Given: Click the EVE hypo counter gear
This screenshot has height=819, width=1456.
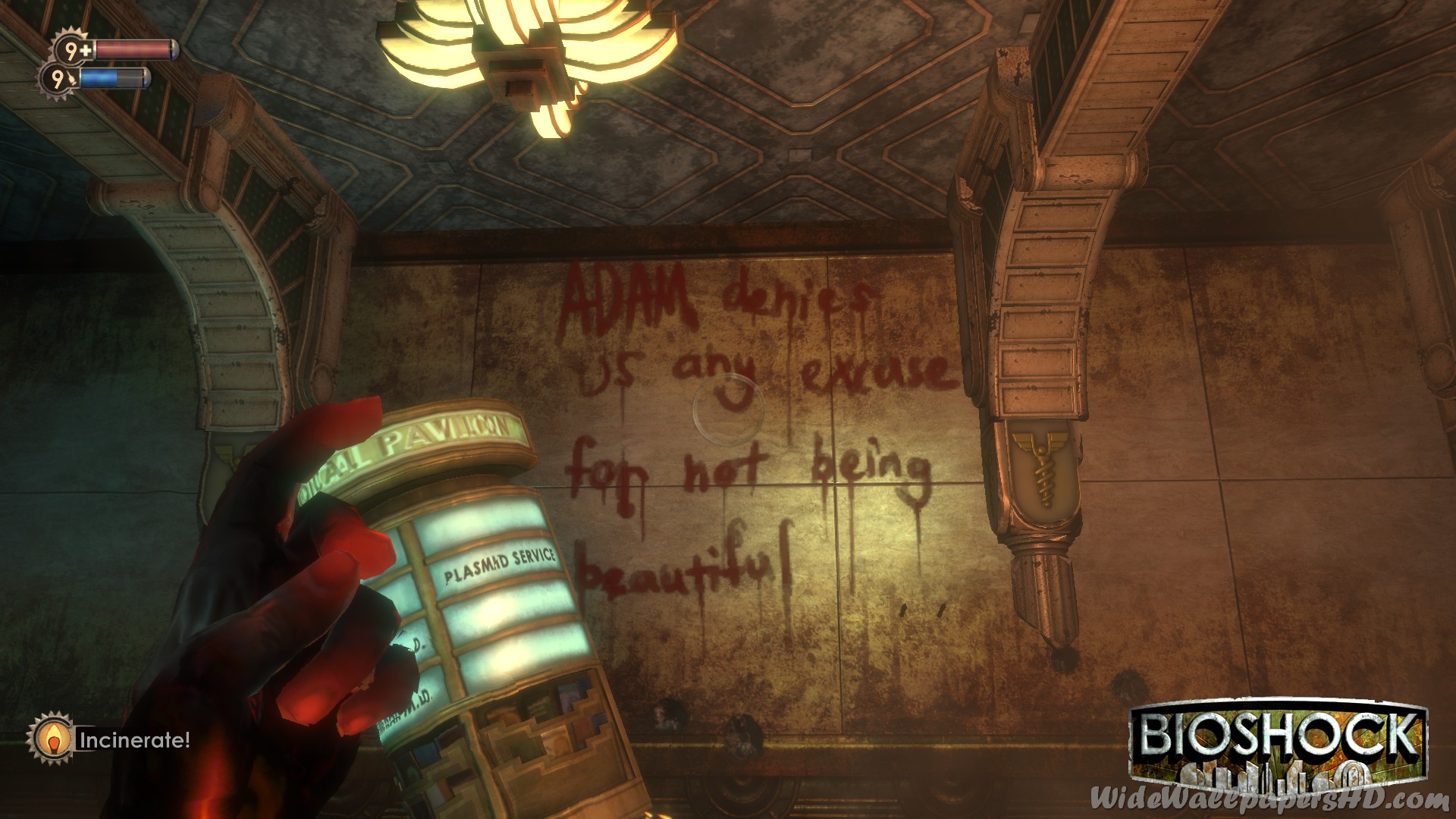Looking at the screenshot, I should (x=58, y=79).
